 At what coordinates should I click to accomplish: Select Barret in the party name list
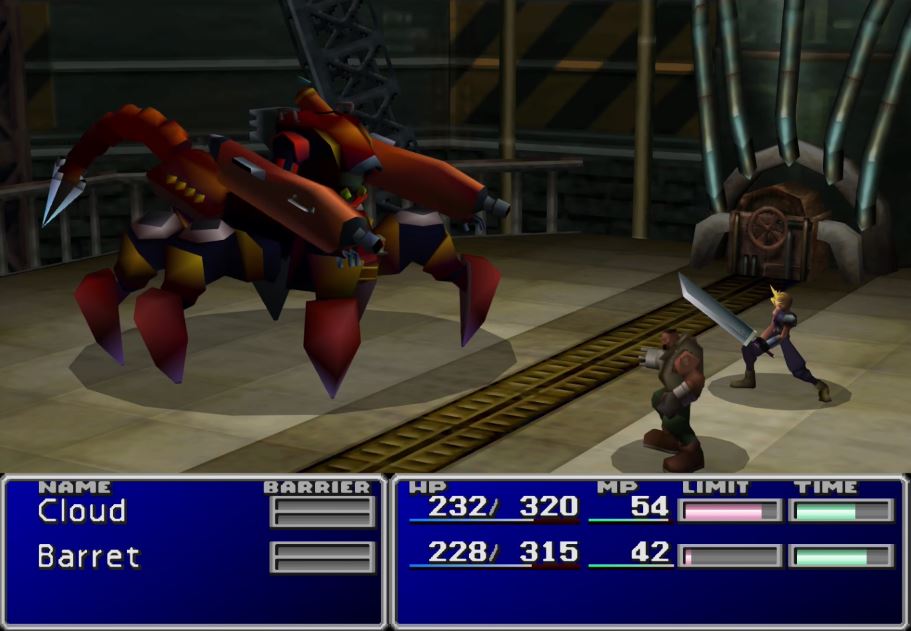(88, 556)
